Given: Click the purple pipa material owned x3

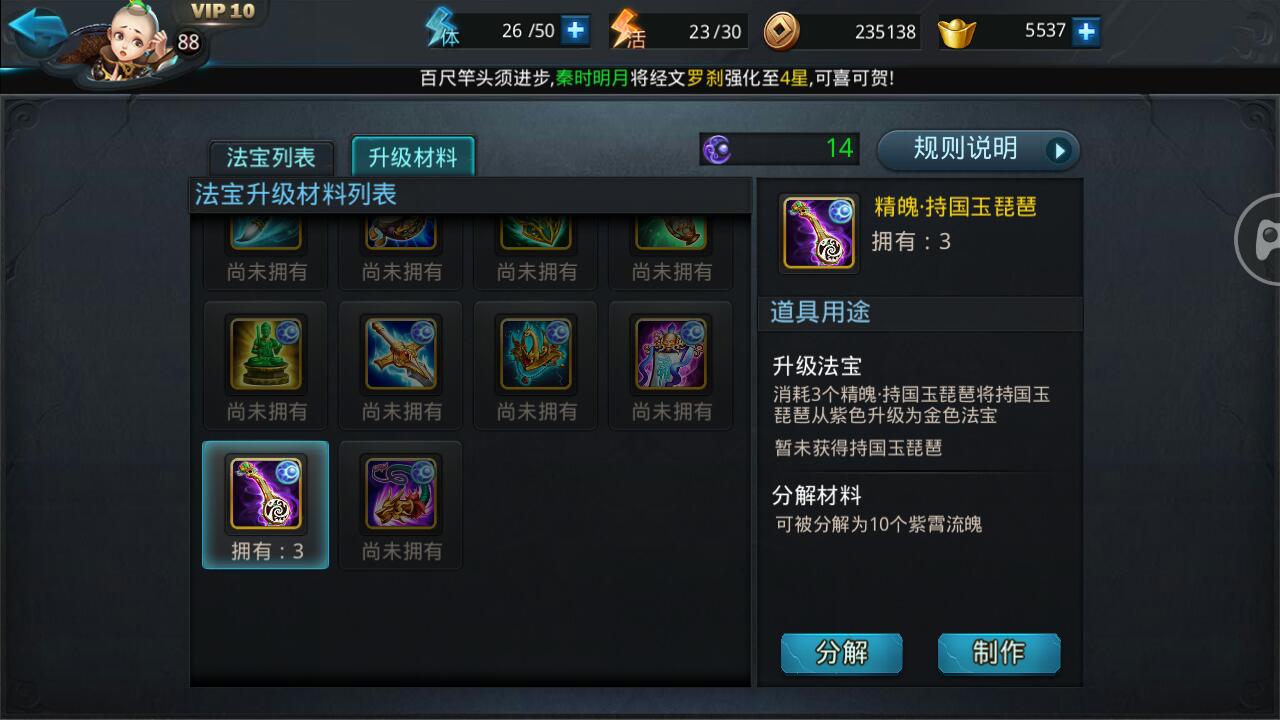Looking at the screenshot, I should click(x=265, y=495).
